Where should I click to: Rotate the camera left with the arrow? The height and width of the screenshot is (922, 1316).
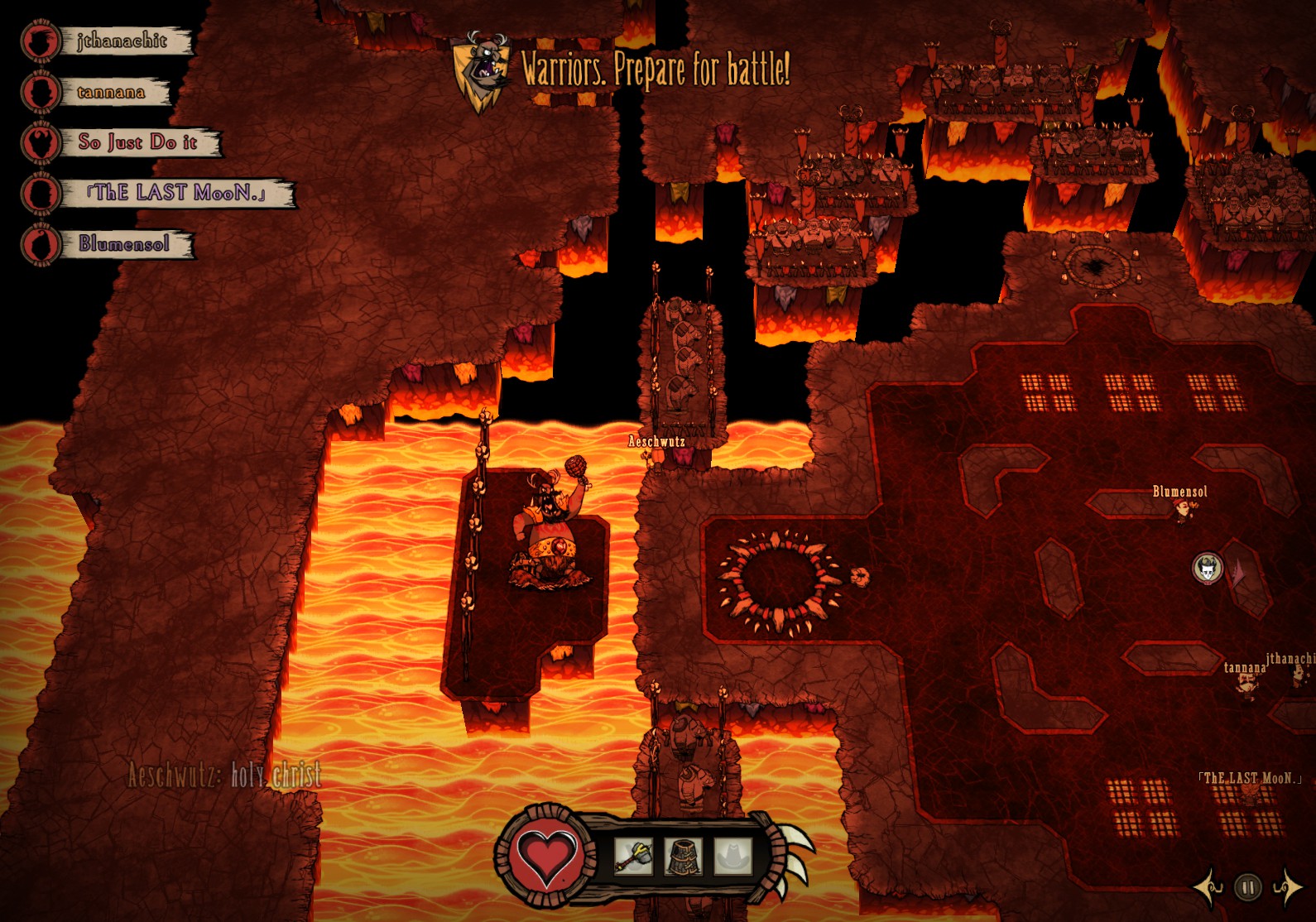1209,888
